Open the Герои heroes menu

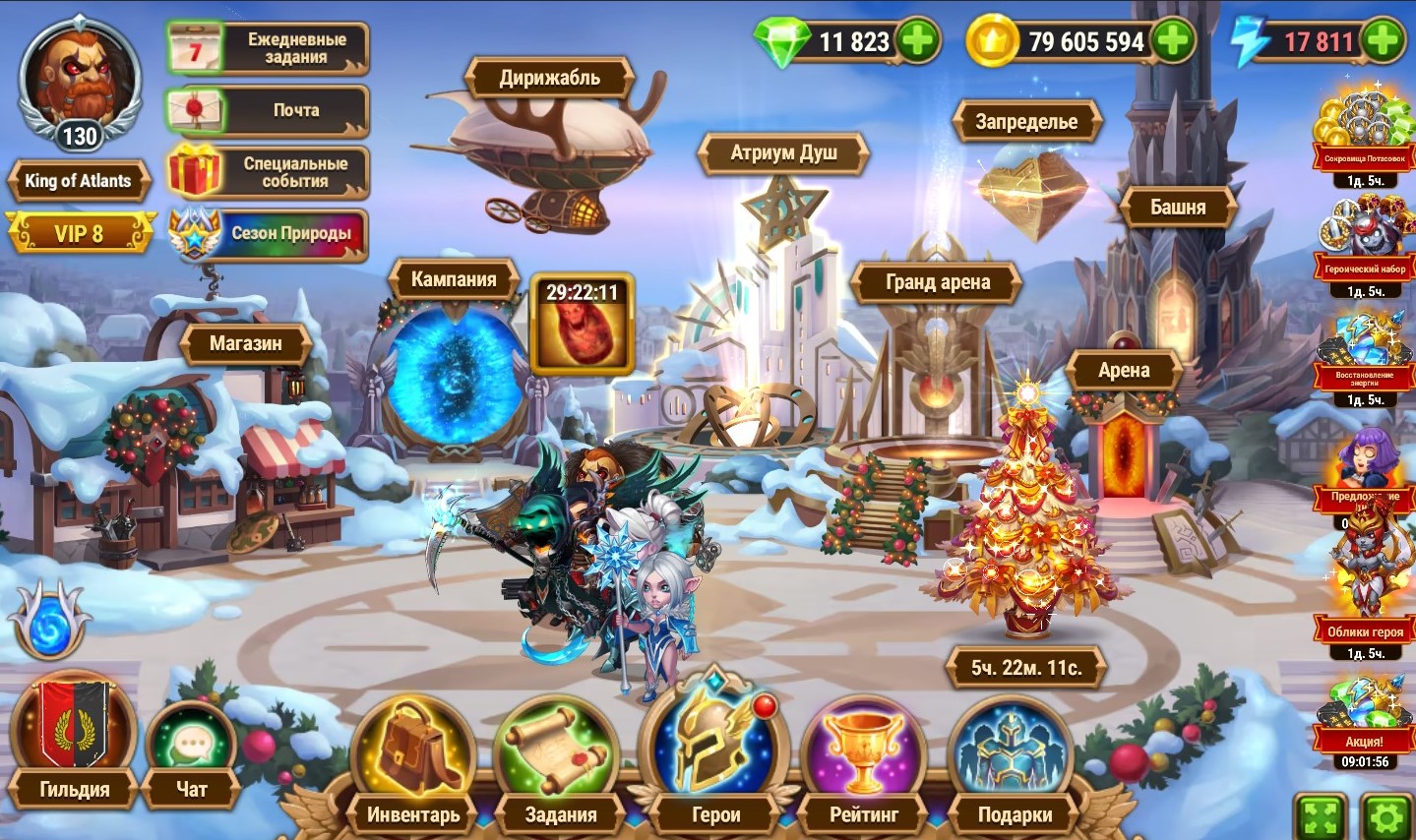coord(714,752)
